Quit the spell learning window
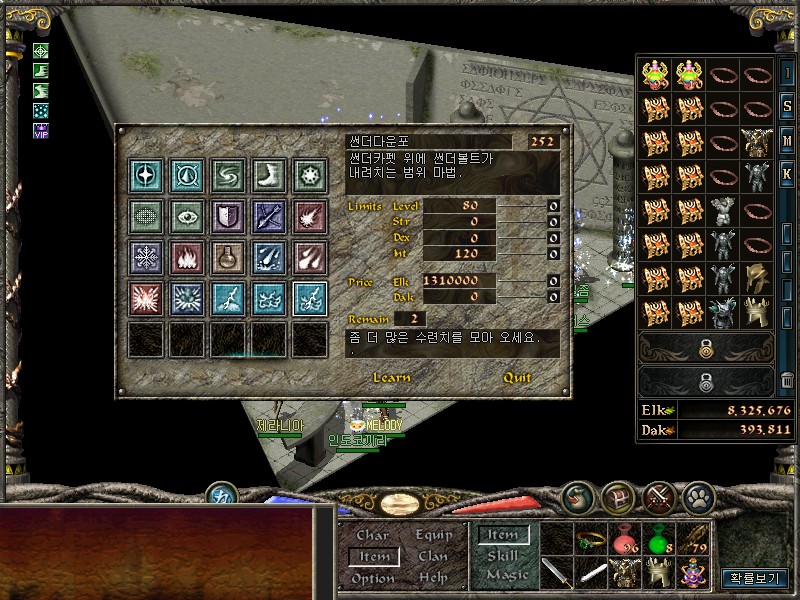Screen dimensions: 800x600 (x=517, y=378)
